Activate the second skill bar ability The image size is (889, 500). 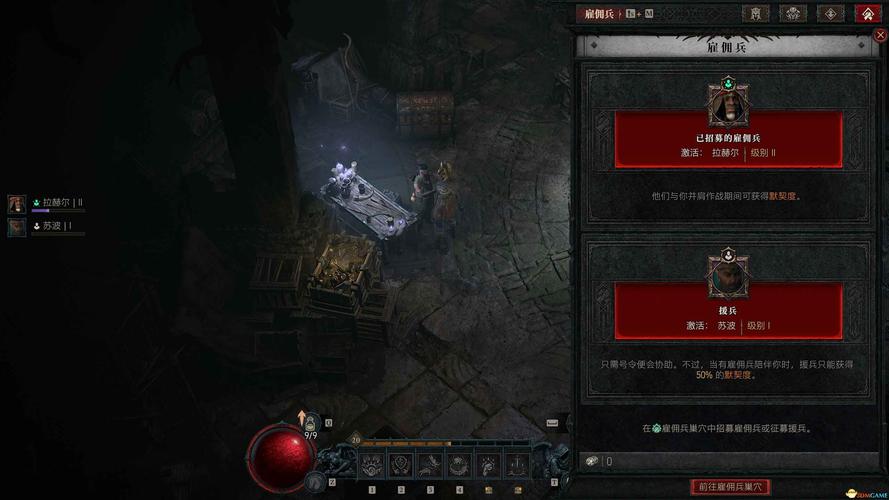401,464
